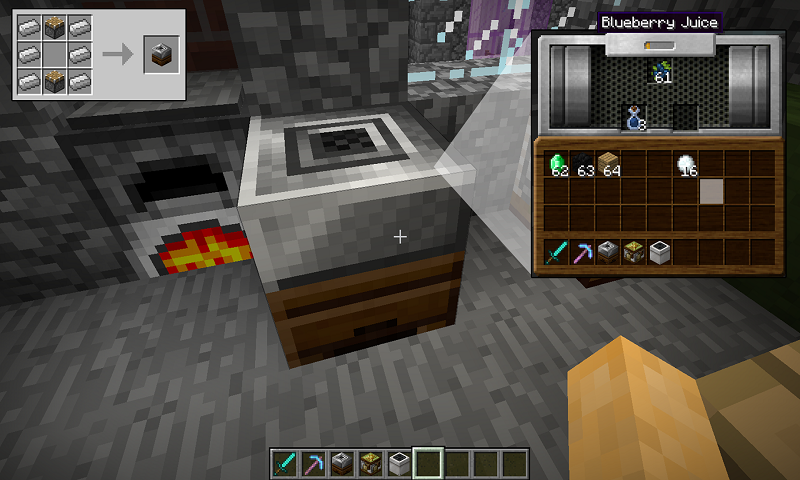Viewport: 800px width, 480px height.
Task: Click the highlighted empty inventory slot
Action: (711, 191)
